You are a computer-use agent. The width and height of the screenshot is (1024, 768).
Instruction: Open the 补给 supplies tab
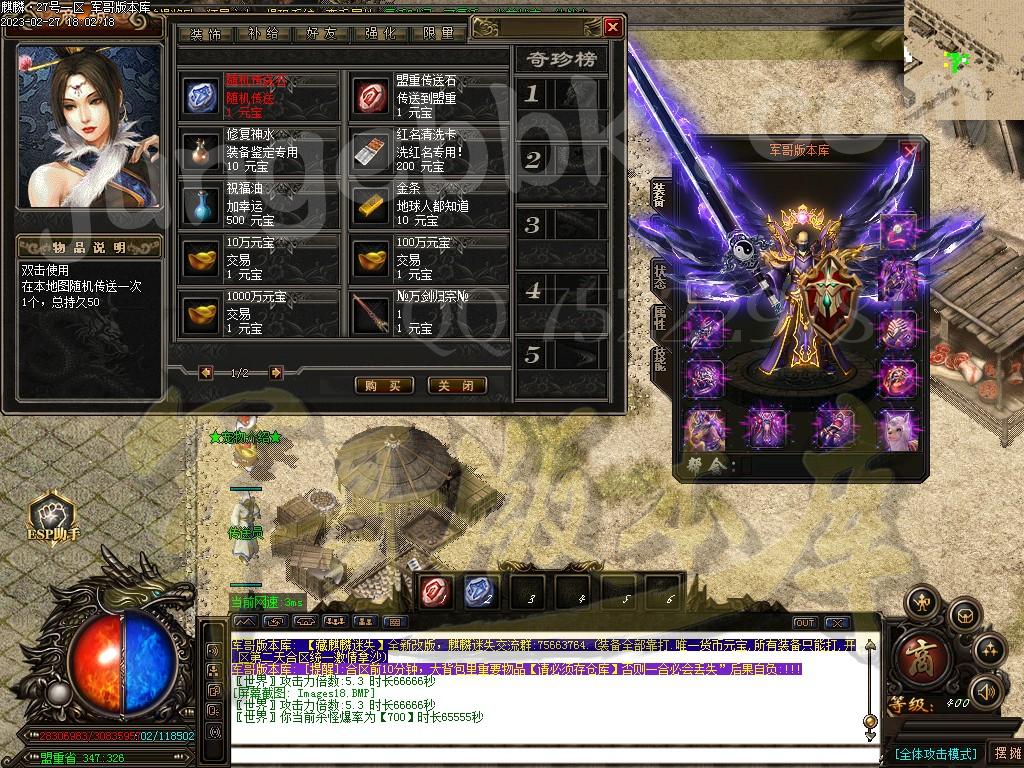[264, 33]
